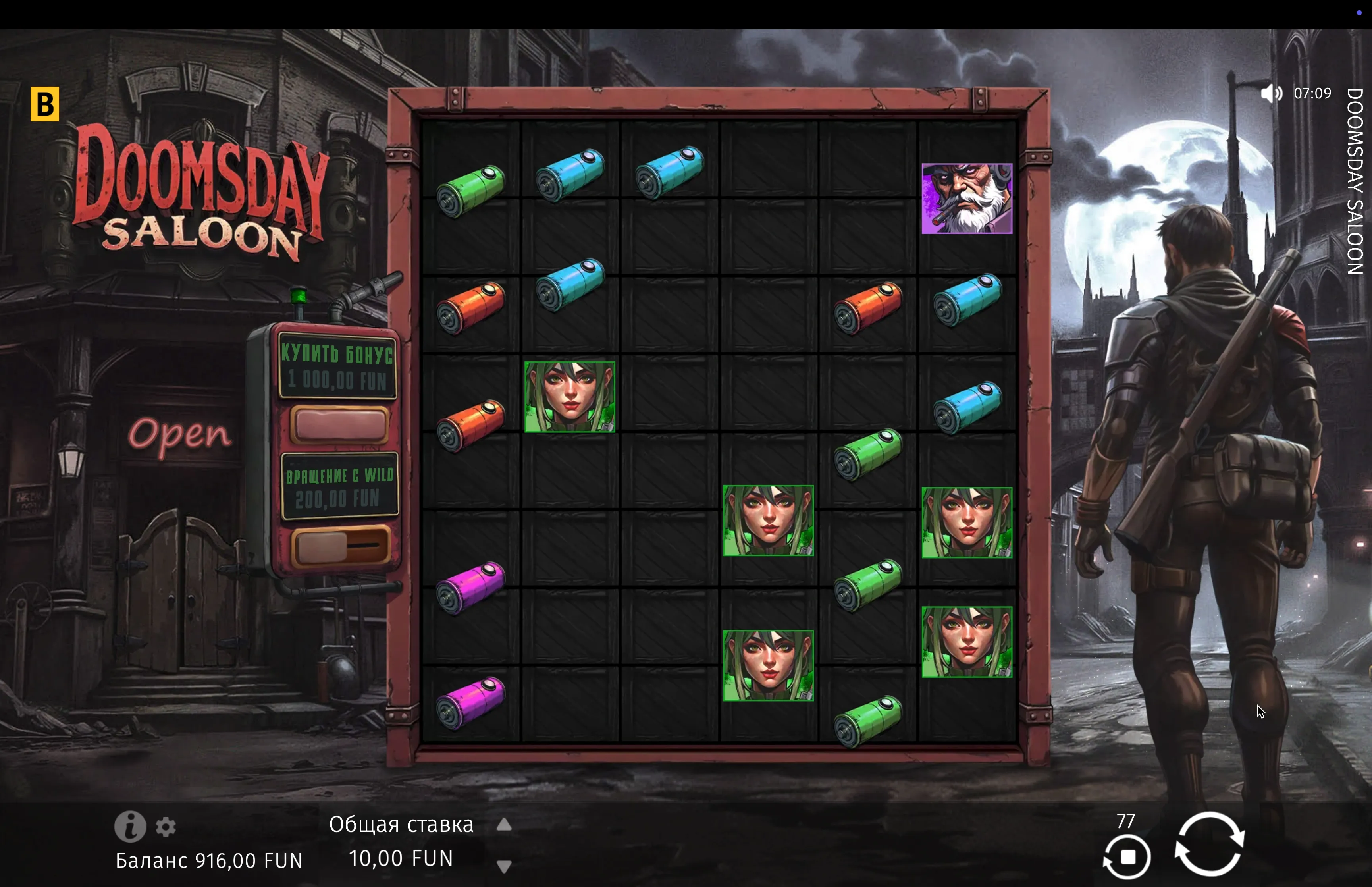Increase the total bet with up arrow

tap(504, 825)
